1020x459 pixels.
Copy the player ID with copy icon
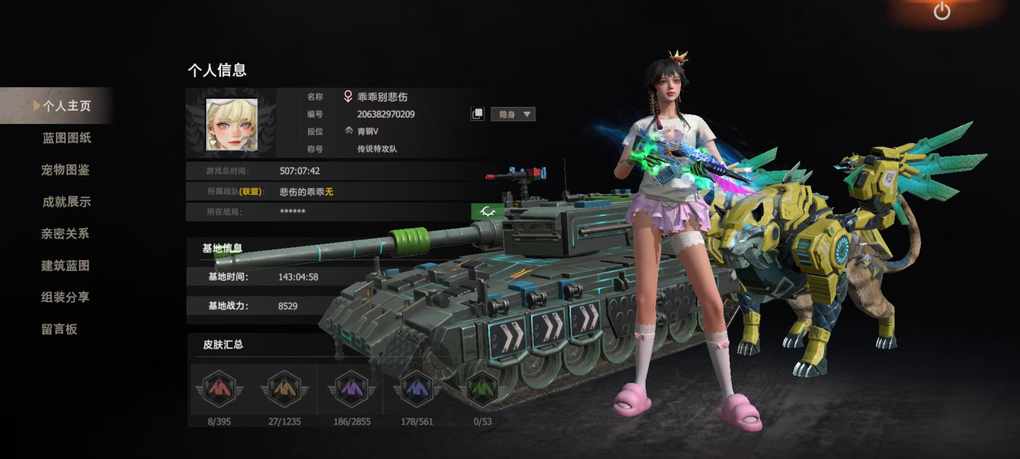(478, 114)
